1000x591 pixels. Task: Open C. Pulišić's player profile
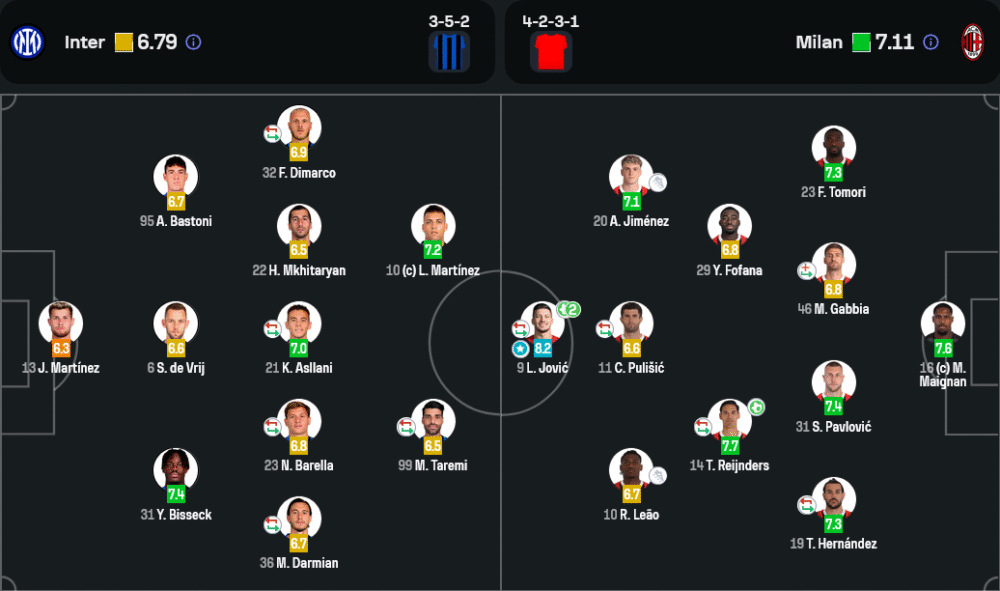(631, 323)
